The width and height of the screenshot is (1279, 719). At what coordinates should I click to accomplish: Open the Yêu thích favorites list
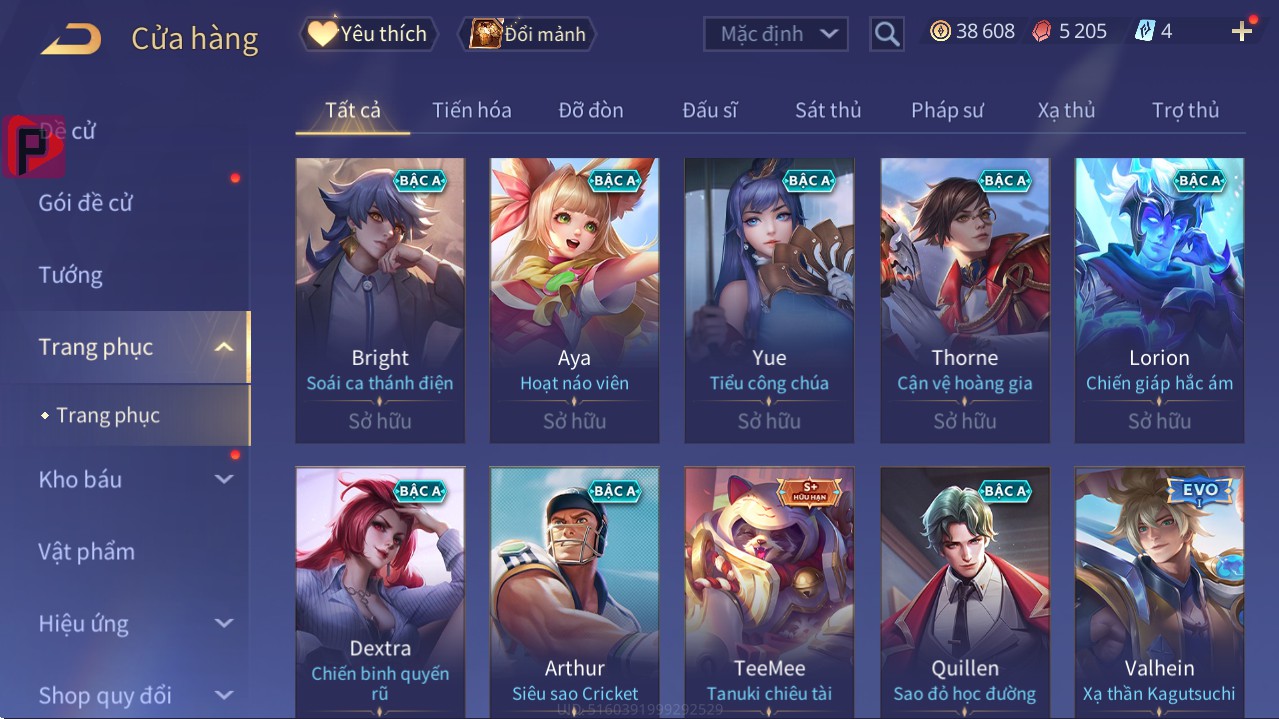click(x=368, y=34)
